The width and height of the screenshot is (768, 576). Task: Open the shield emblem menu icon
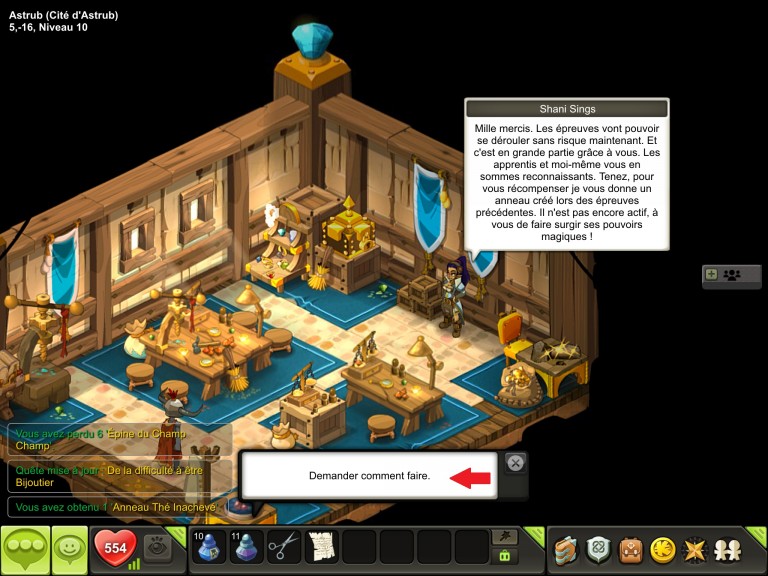coord(598,549)
